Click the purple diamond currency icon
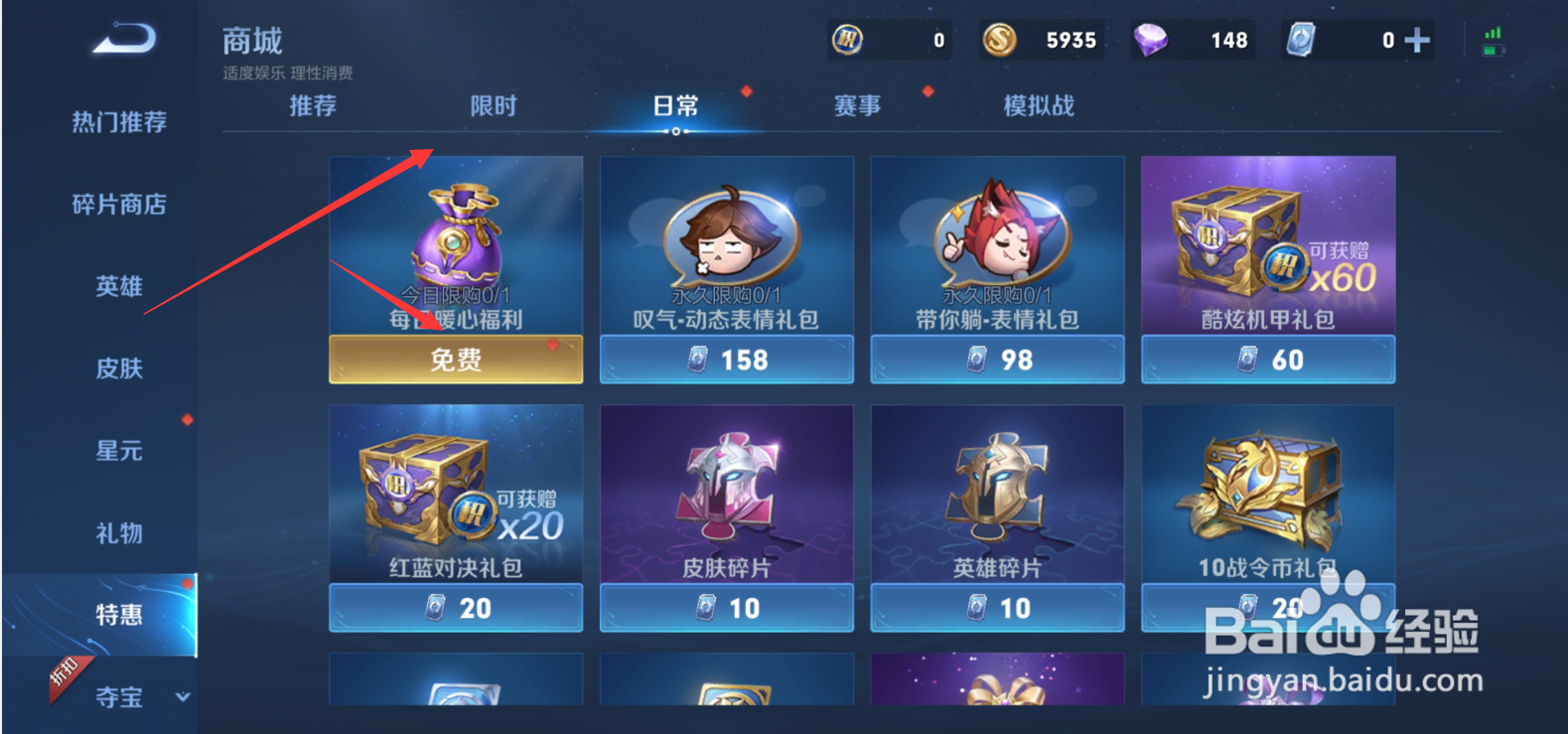This screenshot has height=734, width=1568. click(x=1150, y=40)
